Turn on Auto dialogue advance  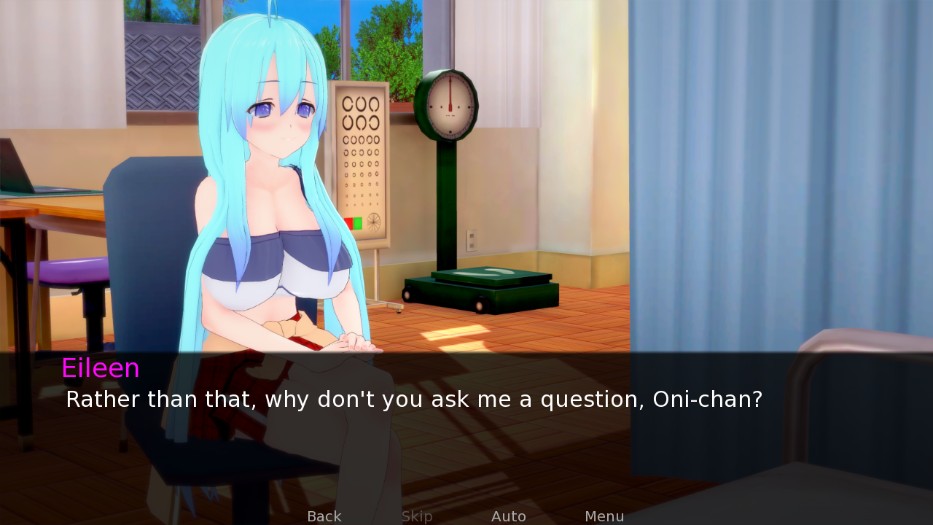(508, 516)
